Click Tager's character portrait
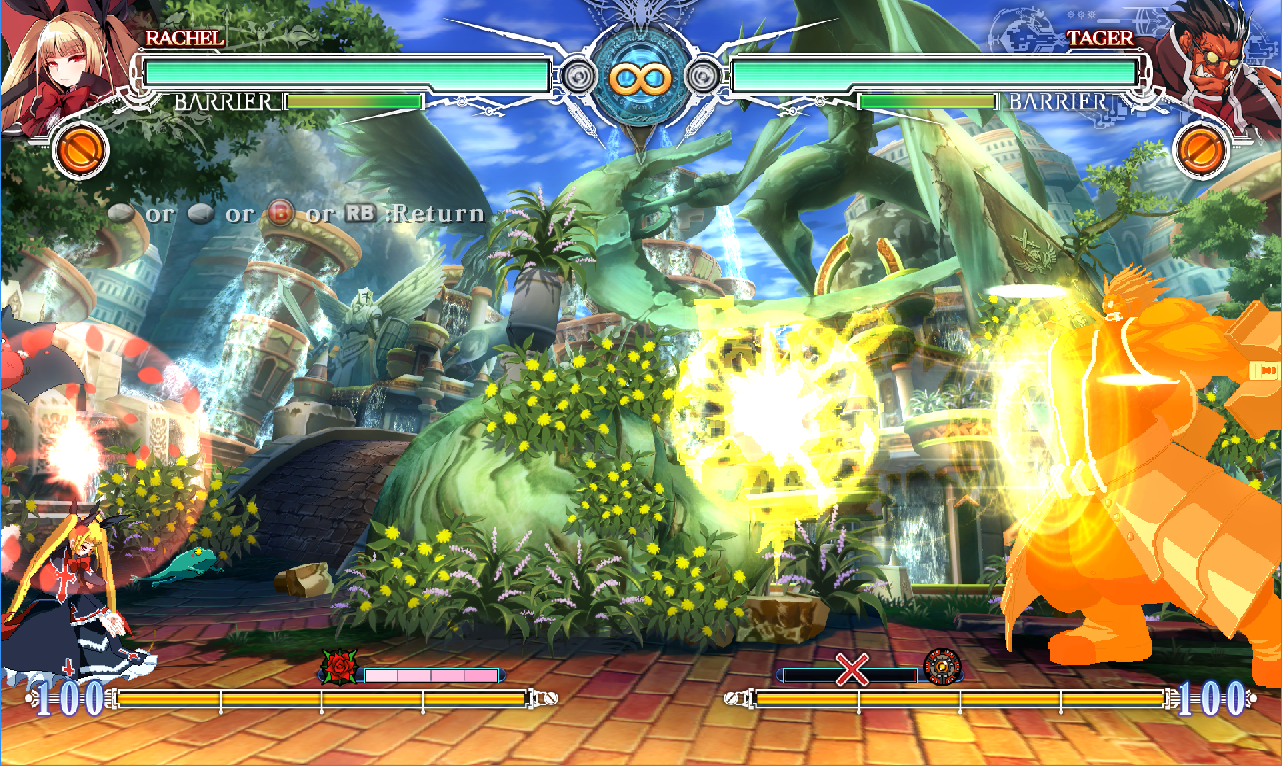Screen dimensions: 1282x766 pos(1211,62)
